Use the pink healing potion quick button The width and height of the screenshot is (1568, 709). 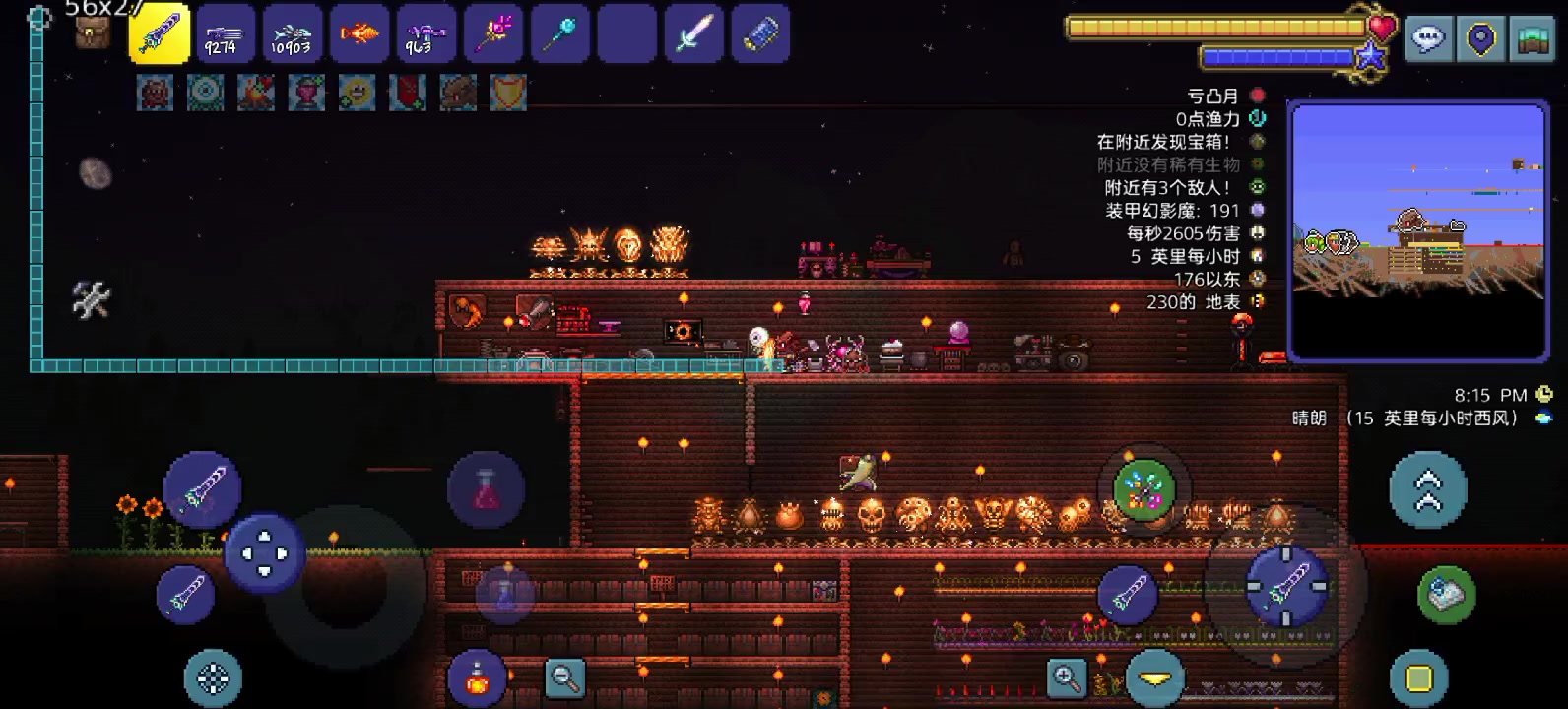point(486,489)
